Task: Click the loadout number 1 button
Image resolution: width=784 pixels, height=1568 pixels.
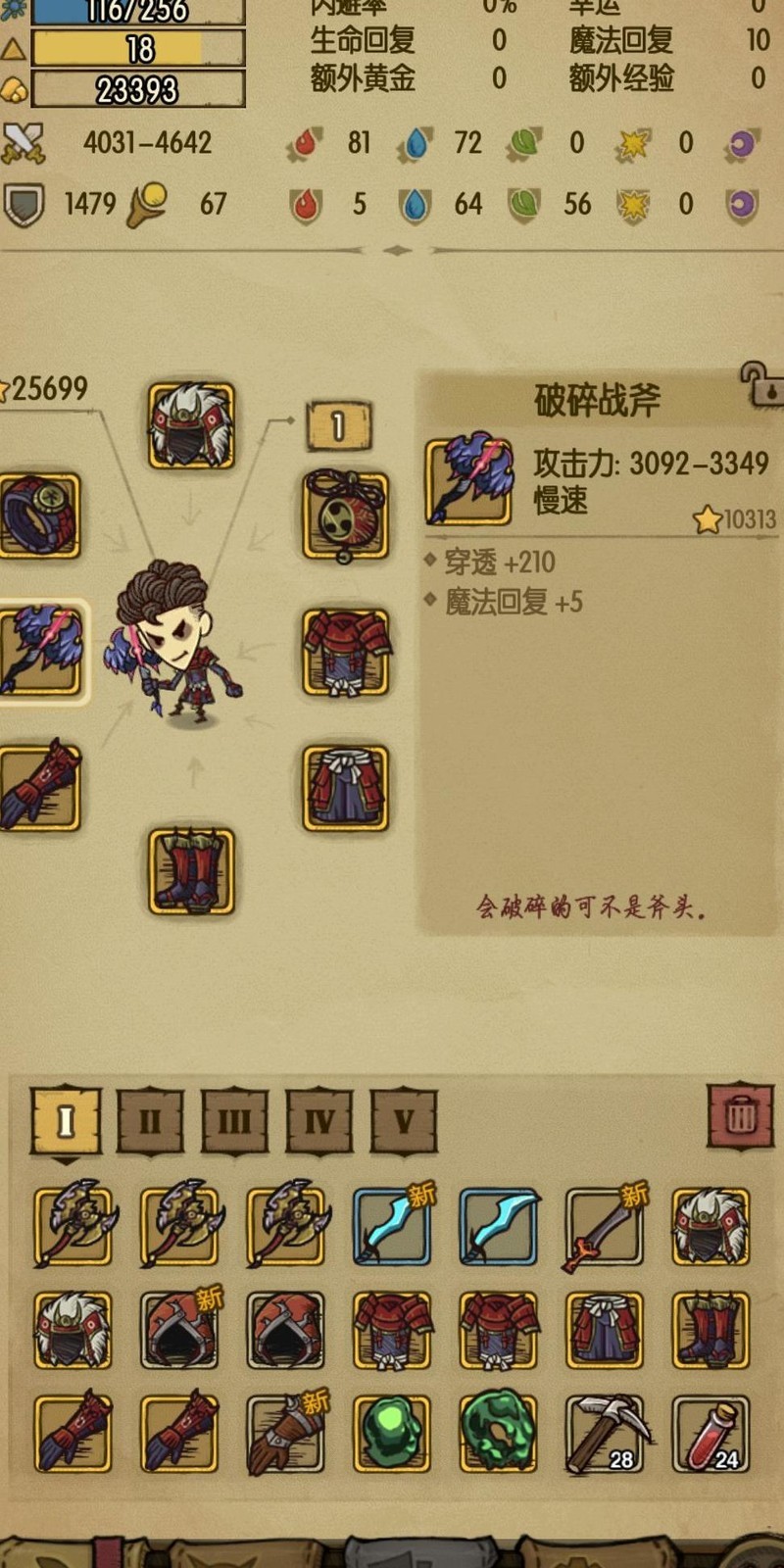Action: [x=338, y=426]
